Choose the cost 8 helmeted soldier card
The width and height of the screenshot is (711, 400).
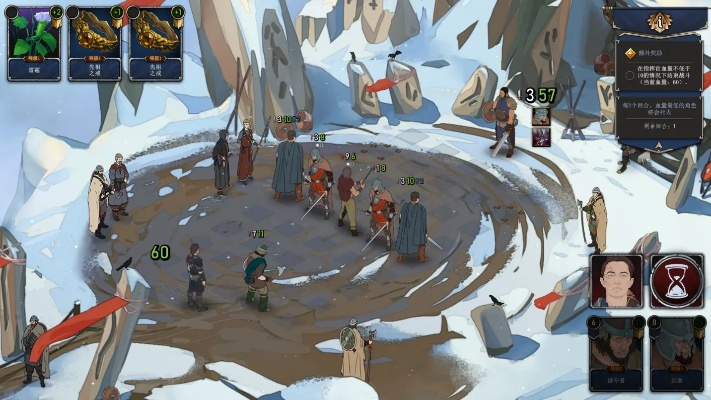click(676, 353)
